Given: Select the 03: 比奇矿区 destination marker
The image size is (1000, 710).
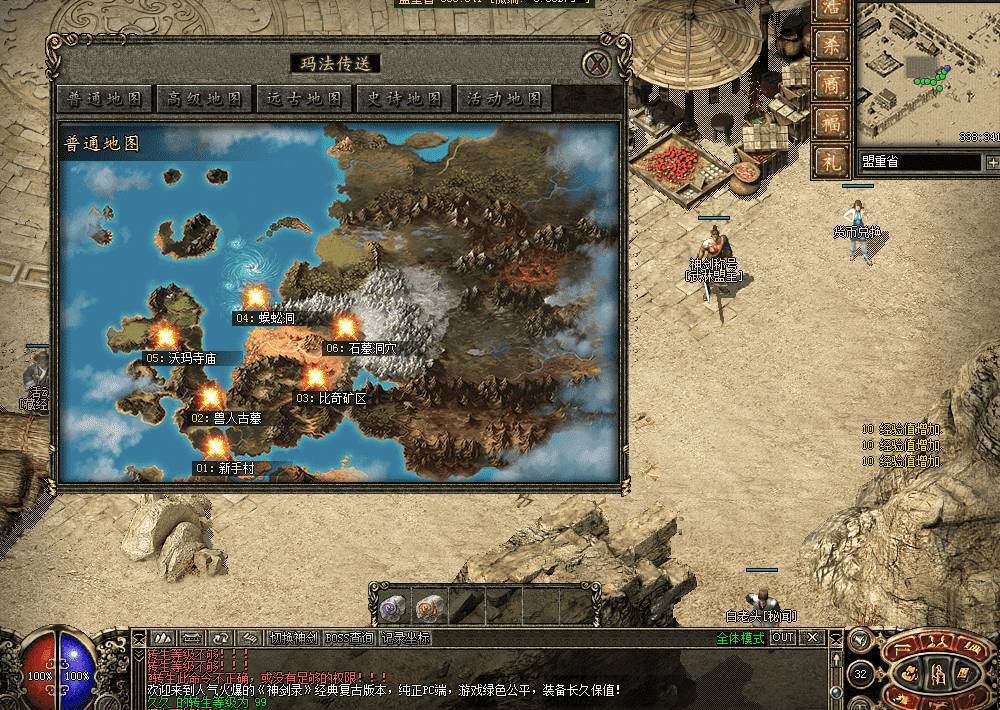Looking at the screenshot, I should 315,378.
